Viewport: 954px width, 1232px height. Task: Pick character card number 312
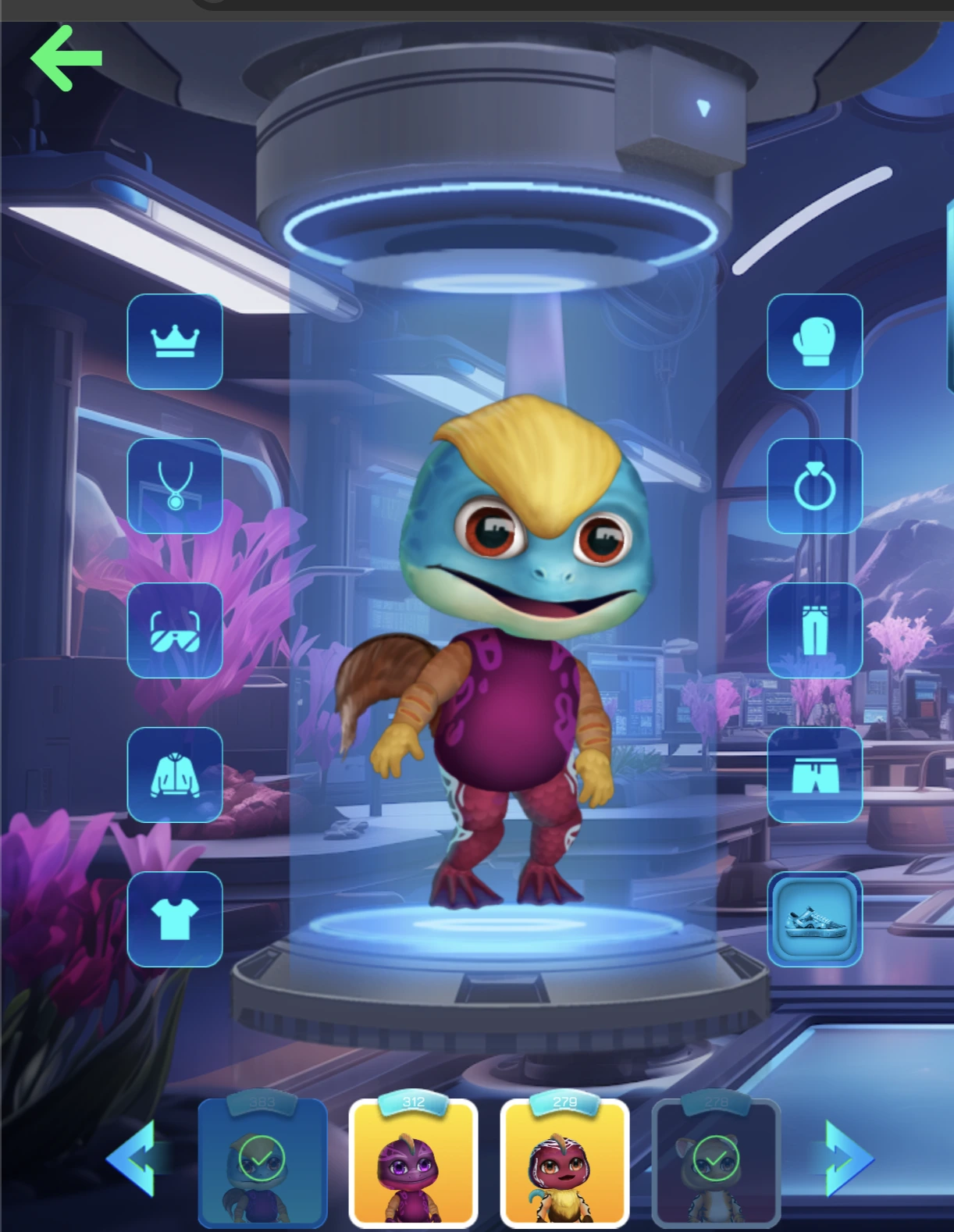click(413, 1163)
